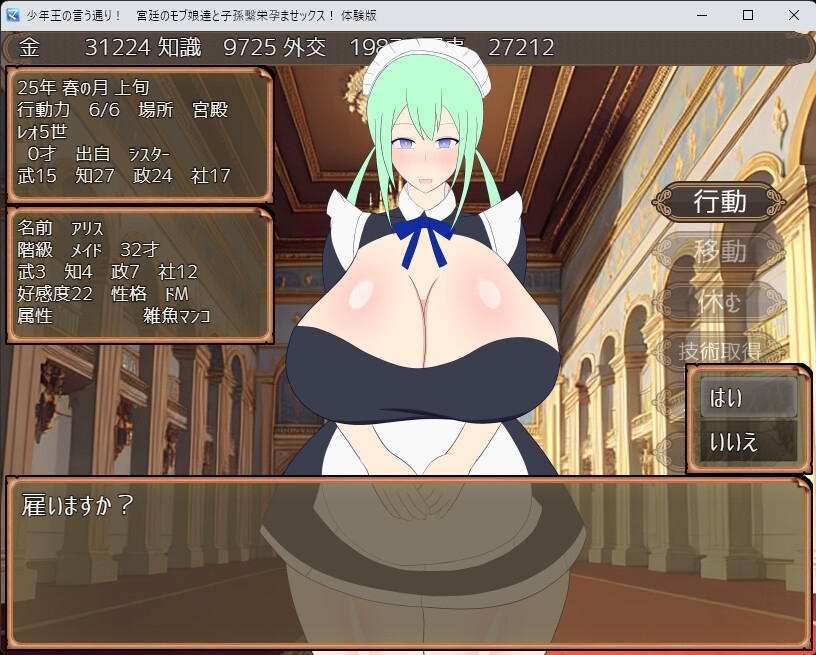Close the game window
The height and width of the screenshot is (655, 816).
click(791, 15)
